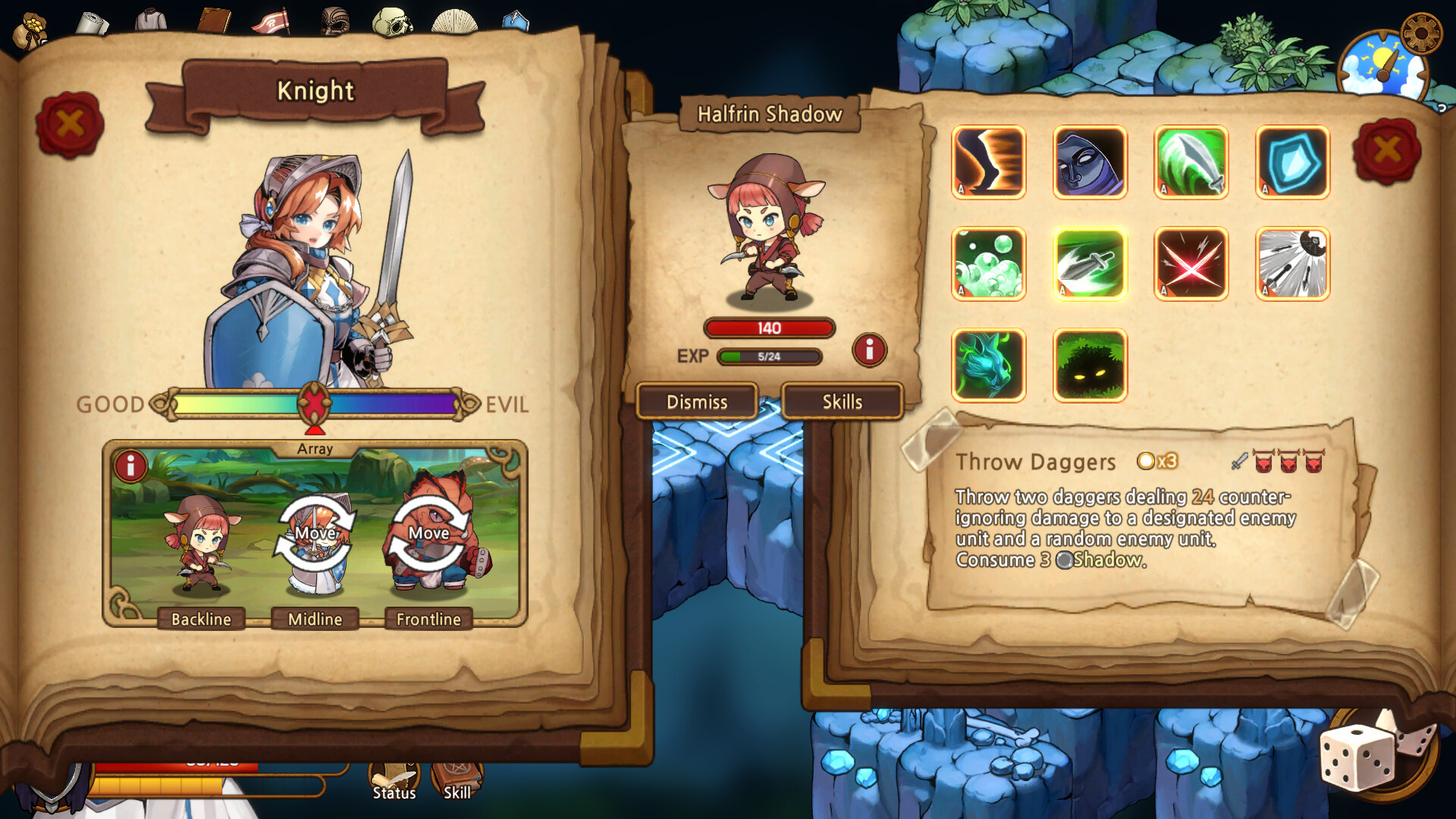Select the green wolf spirit skill
The width and height of the screenshot is (1456, 819).
[988, 365]
